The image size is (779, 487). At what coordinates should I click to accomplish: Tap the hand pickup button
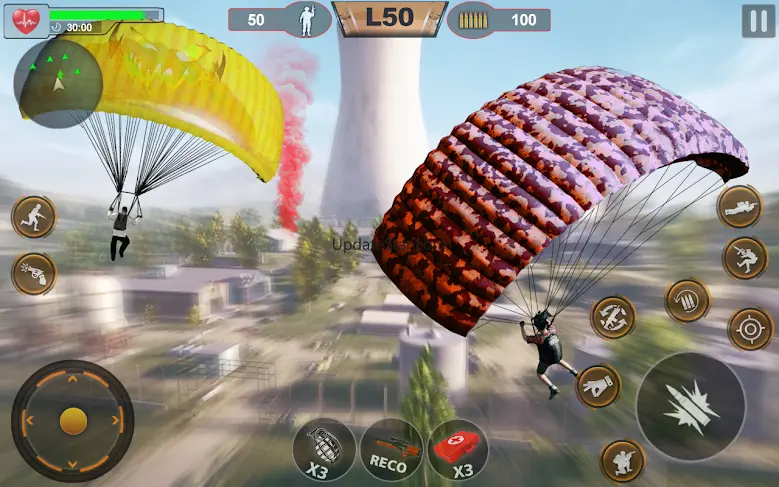tap(598, 385)
